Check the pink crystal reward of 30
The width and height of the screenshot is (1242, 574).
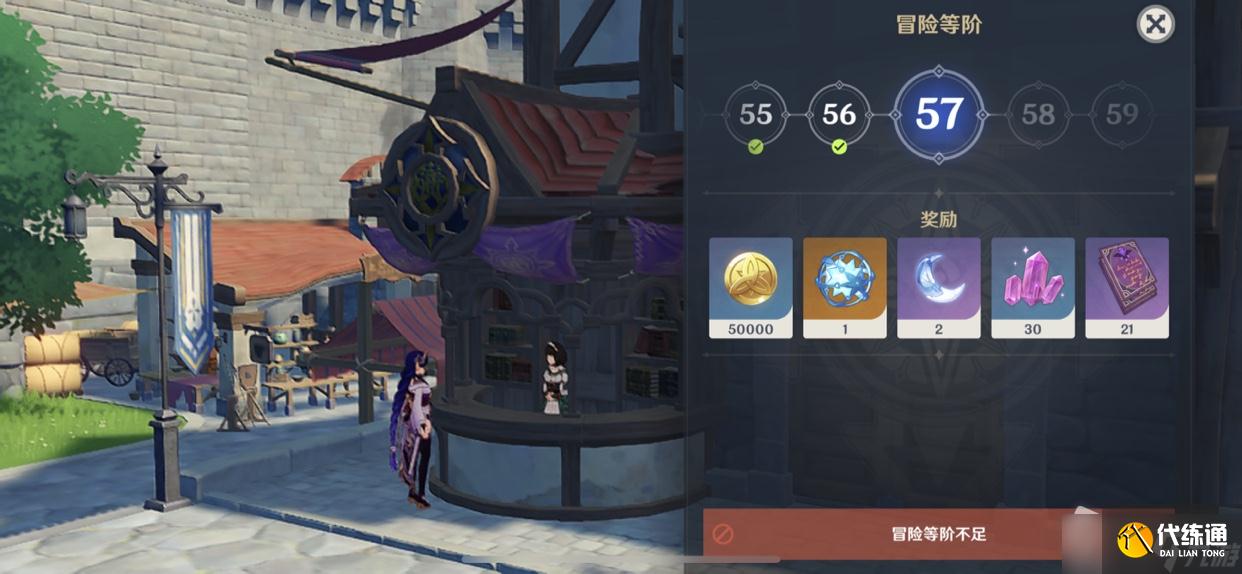tap(1033, 287)
